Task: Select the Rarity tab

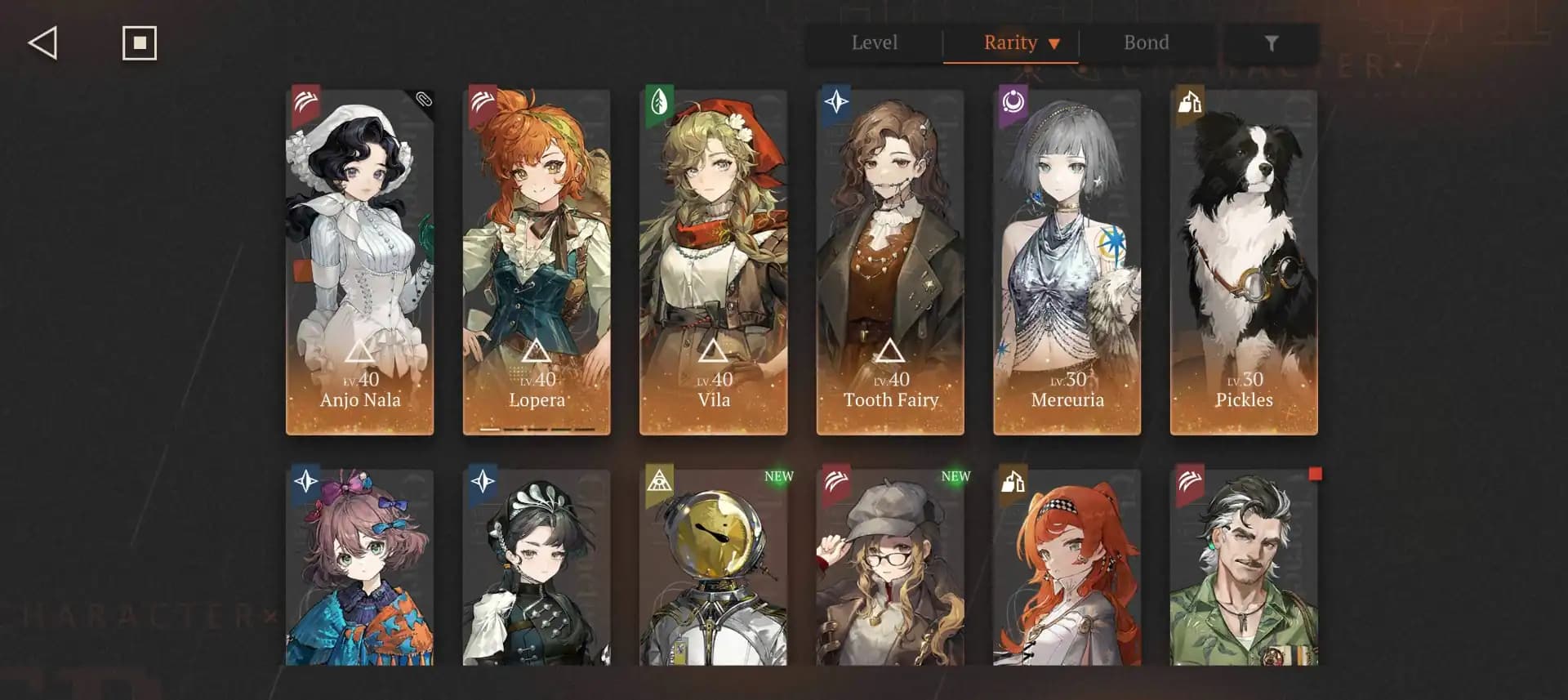Action: pos(1010,42)
